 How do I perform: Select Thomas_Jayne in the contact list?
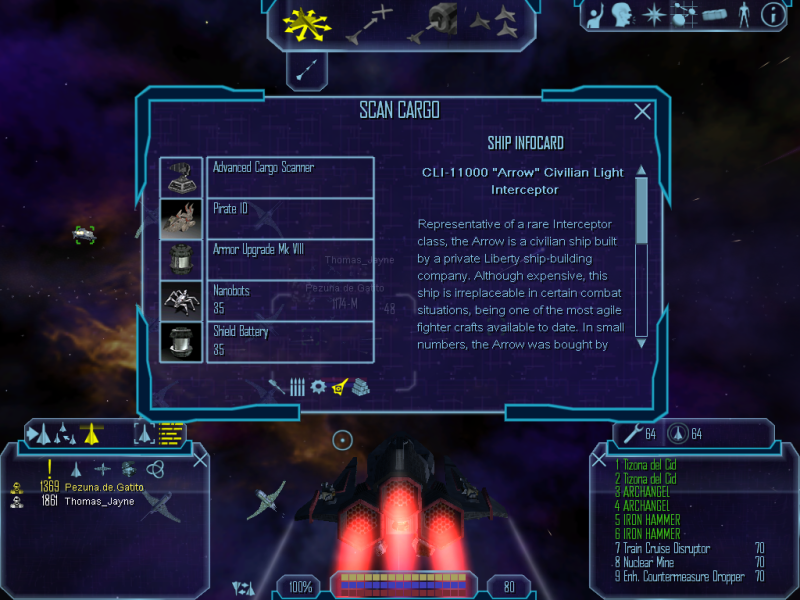98,501
